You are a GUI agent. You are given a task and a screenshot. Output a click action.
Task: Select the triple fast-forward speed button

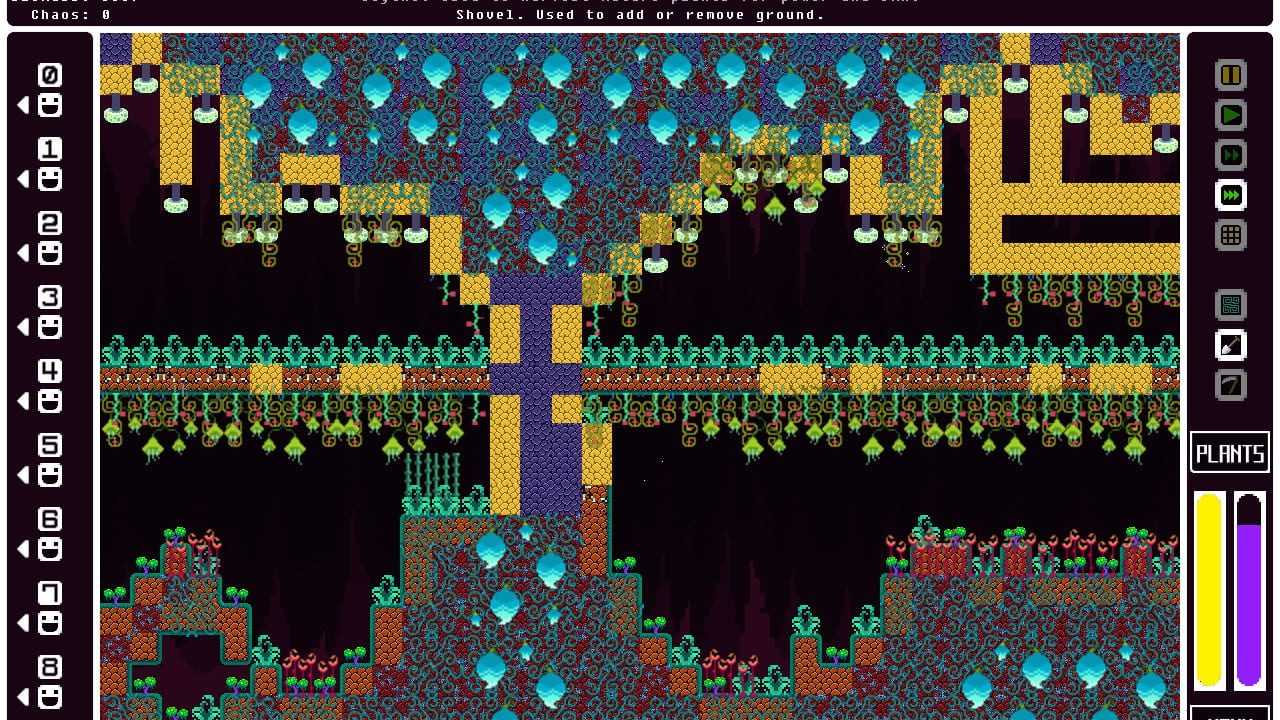[x=1231, y=195]
